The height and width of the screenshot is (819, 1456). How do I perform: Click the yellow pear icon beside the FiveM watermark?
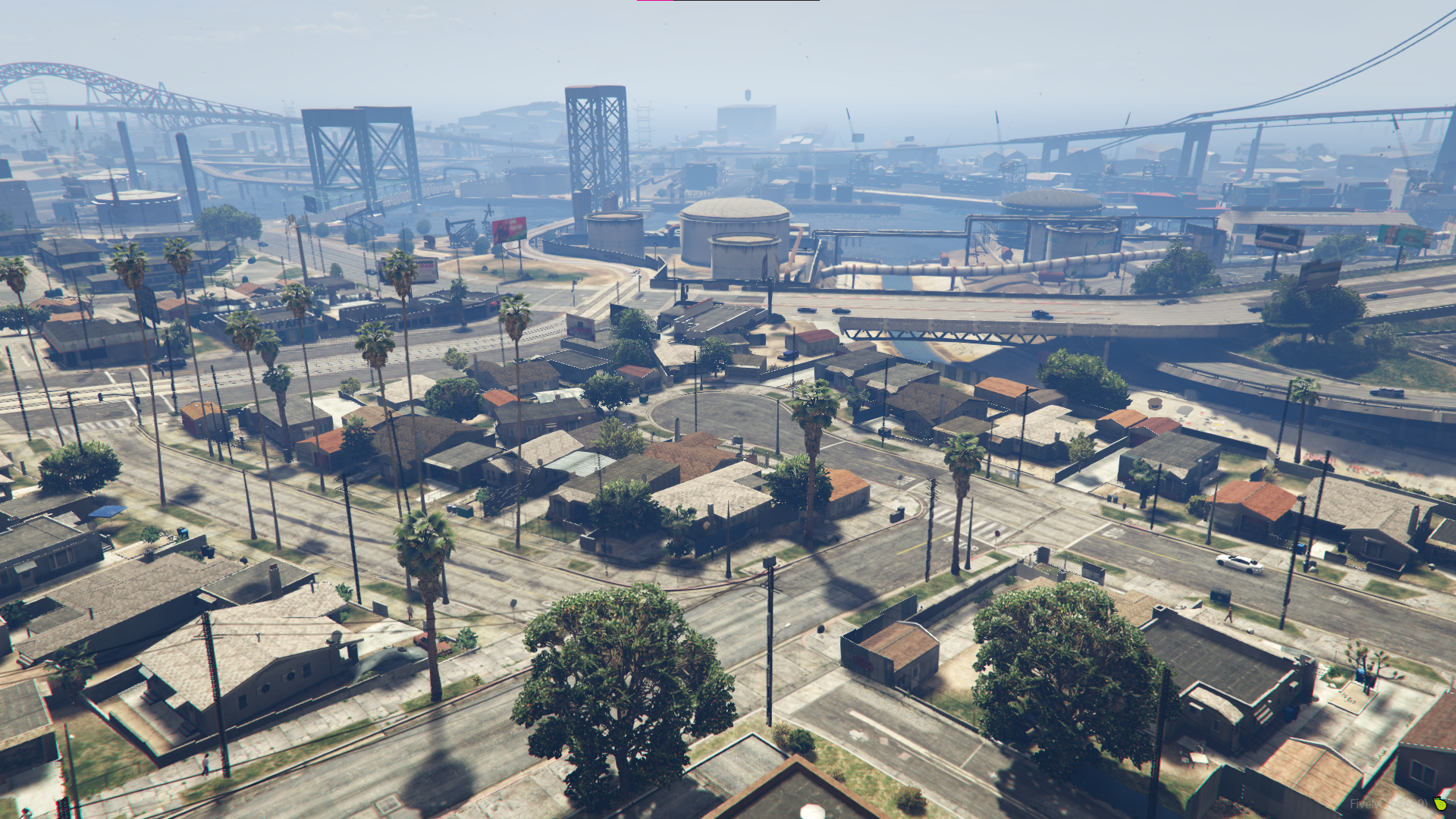click(x=1440, y=803)
